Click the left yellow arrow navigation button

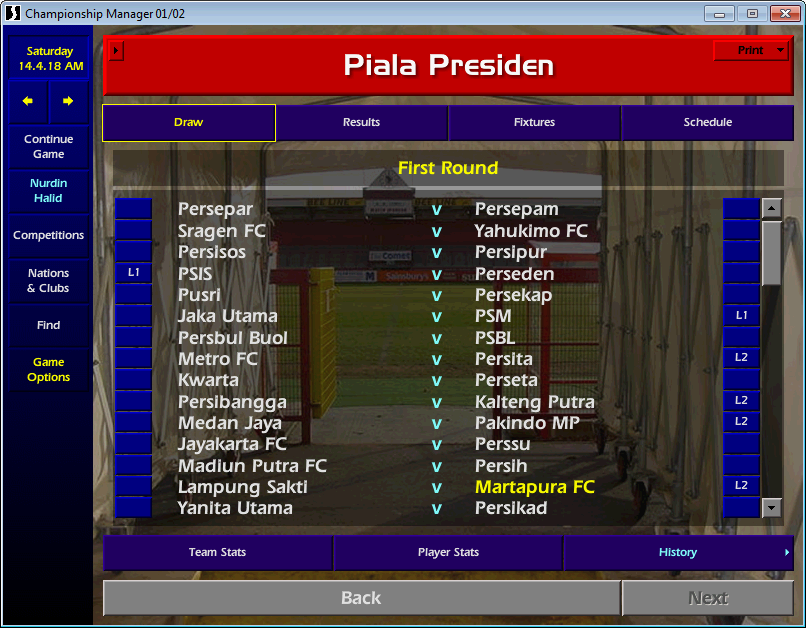[x=28, y=101]
